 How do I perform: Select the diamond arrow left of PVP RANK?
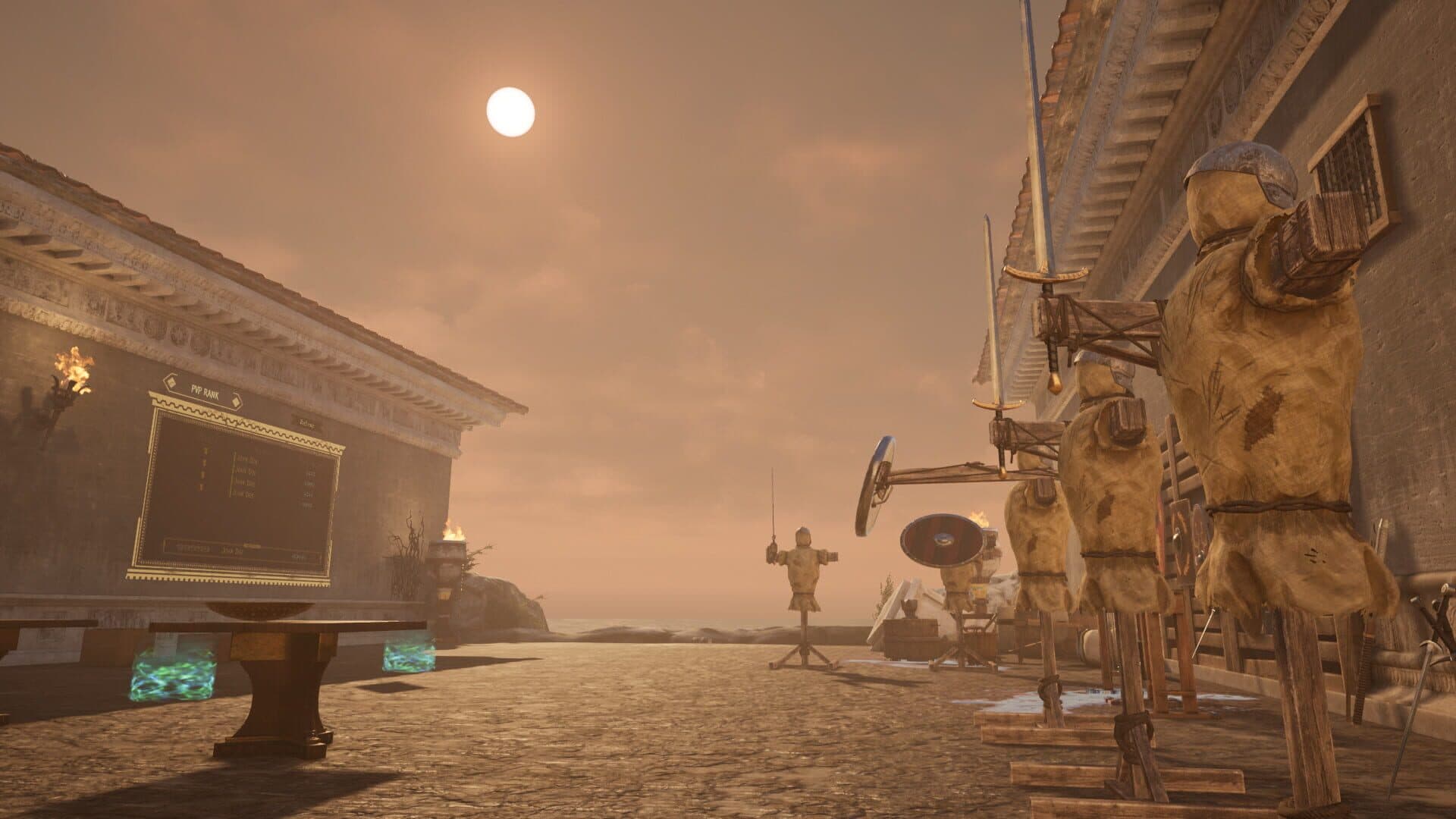coord(170,382)
